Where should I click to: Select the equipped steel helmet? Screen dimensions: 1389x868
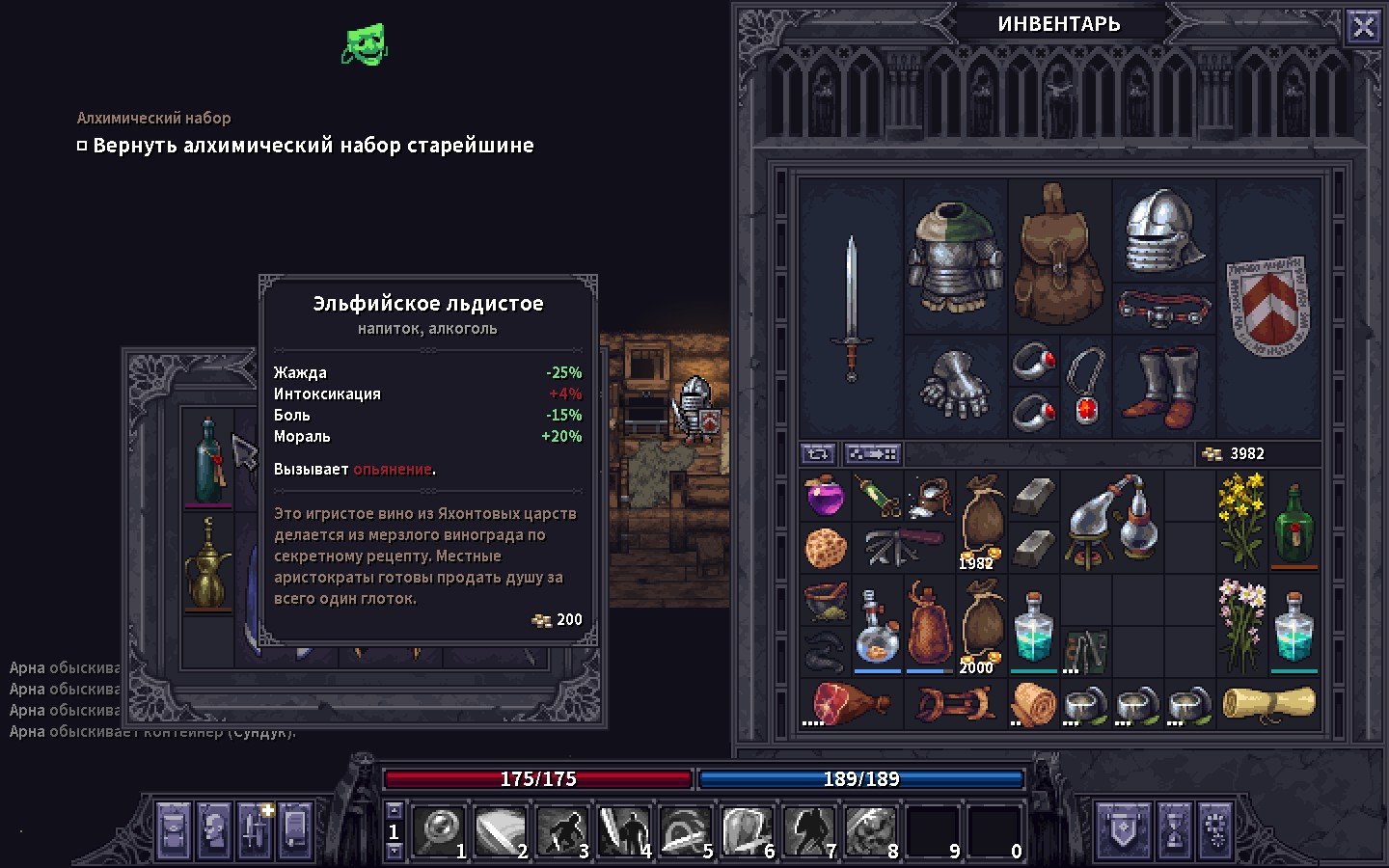[x=1163, y=230]
